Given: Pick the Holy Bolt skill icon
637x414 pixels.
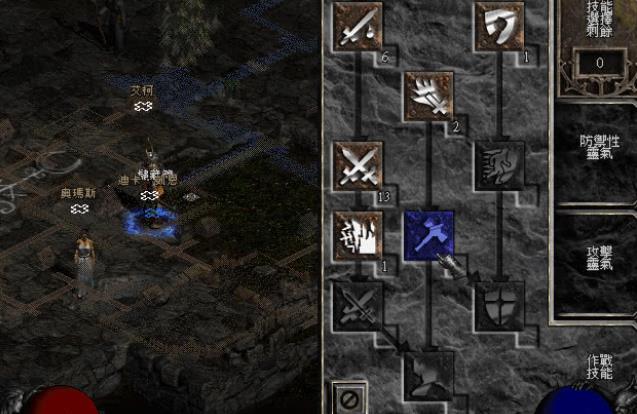Looking at the screenshot, I should click(x=428, y=96).
